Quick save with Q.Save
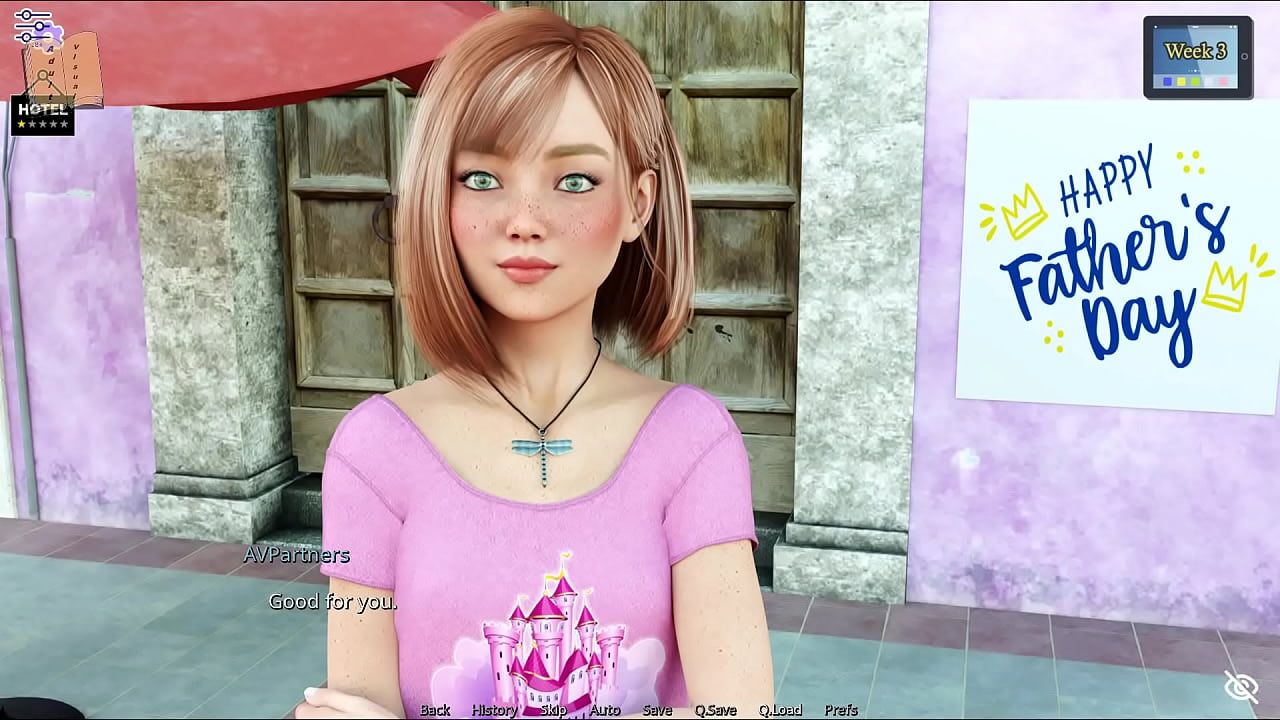Screen dimensions: 1280x720 coord(715,710)
